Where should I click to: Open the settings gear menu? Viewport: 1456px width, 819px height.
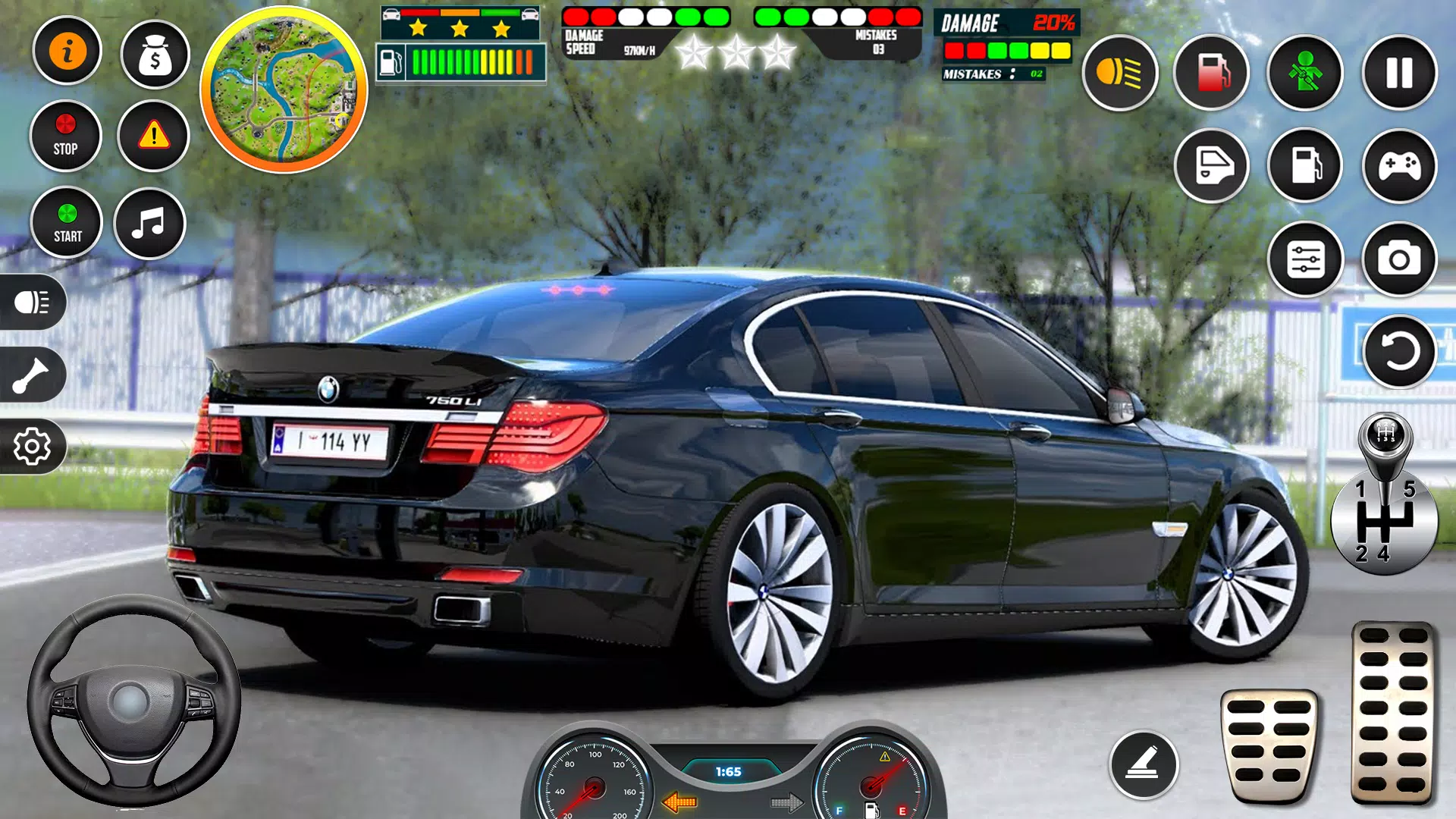32,447
